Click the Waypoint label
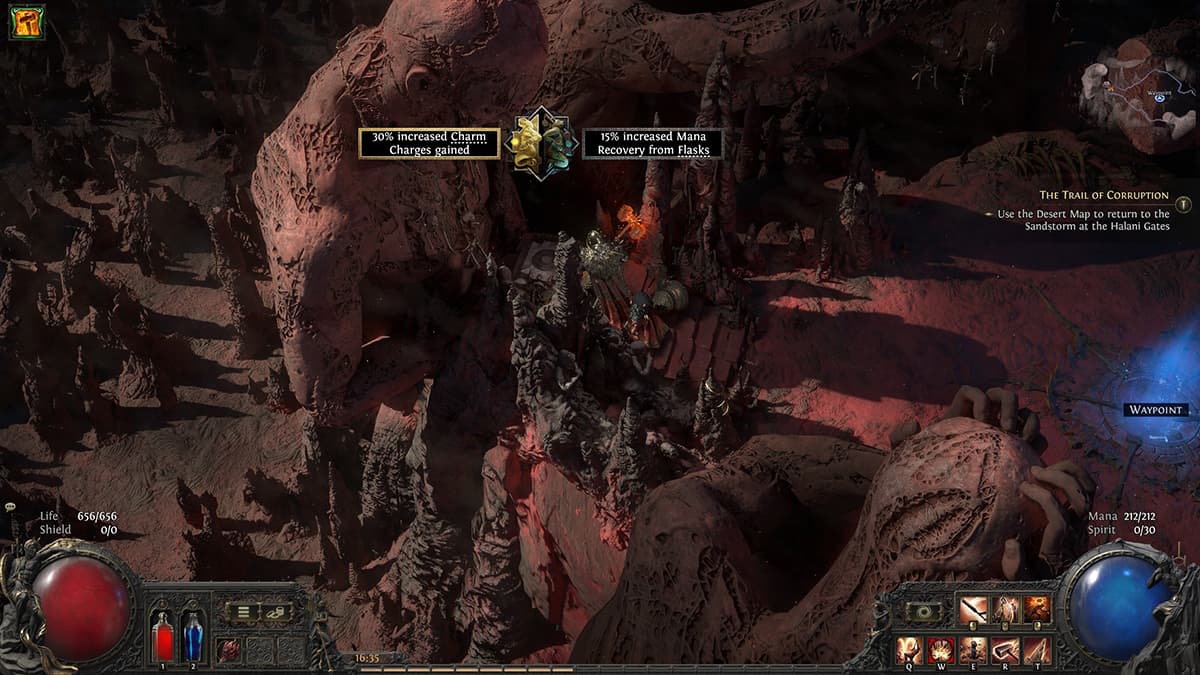 point(1155,410)
